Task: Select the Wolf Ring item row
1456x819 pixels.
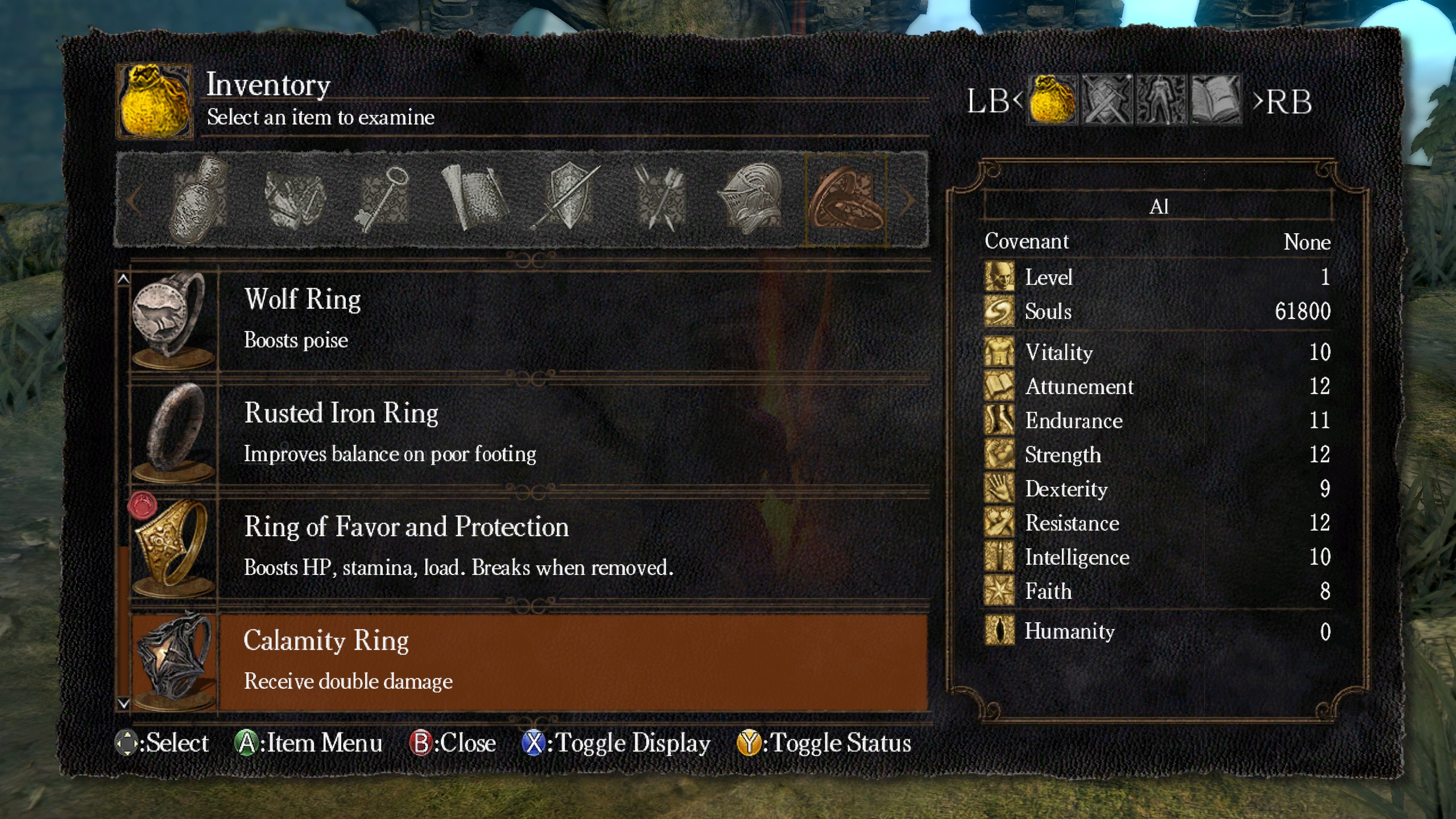Action: pos(529,320)
